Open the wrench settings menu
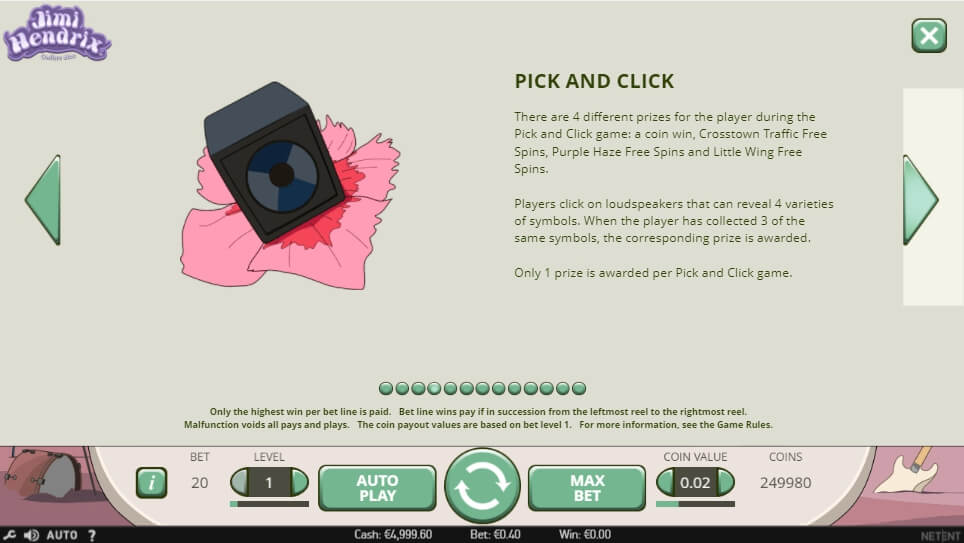The image size is (964, 543). [x=9, y=535]
